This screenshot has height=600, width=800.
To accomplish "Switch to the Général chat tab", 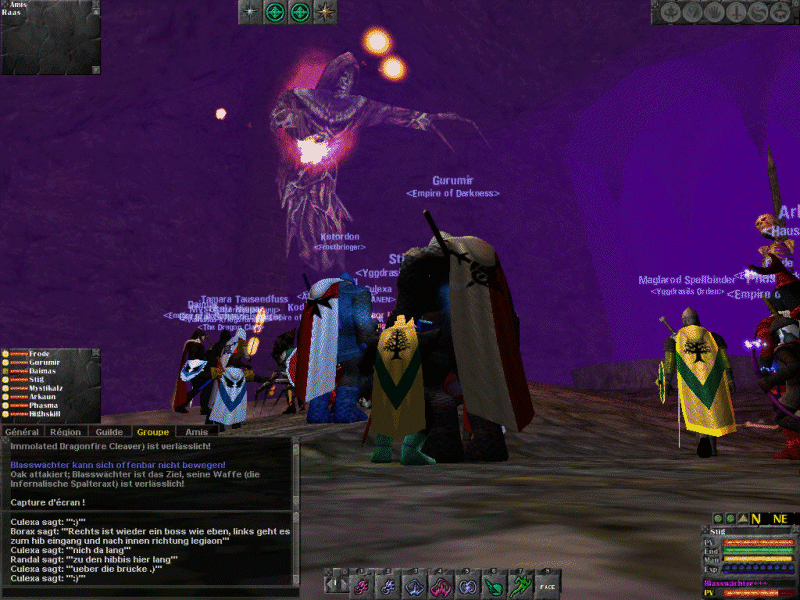I will click(x=22, y=432).
